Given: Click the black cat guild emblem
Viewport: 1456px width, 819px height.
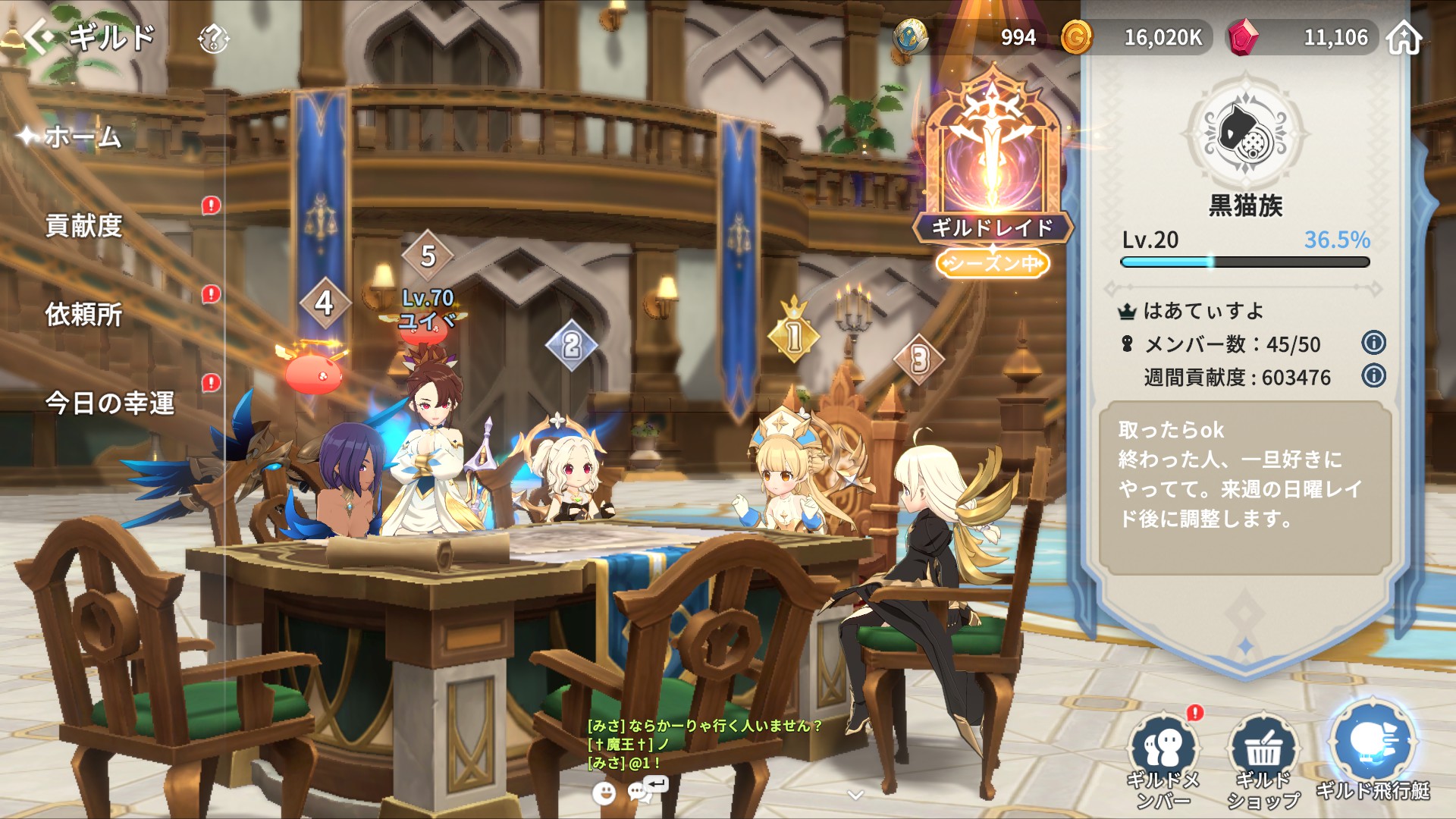Looking at the screenshot, I should (x=1246, y=134).
